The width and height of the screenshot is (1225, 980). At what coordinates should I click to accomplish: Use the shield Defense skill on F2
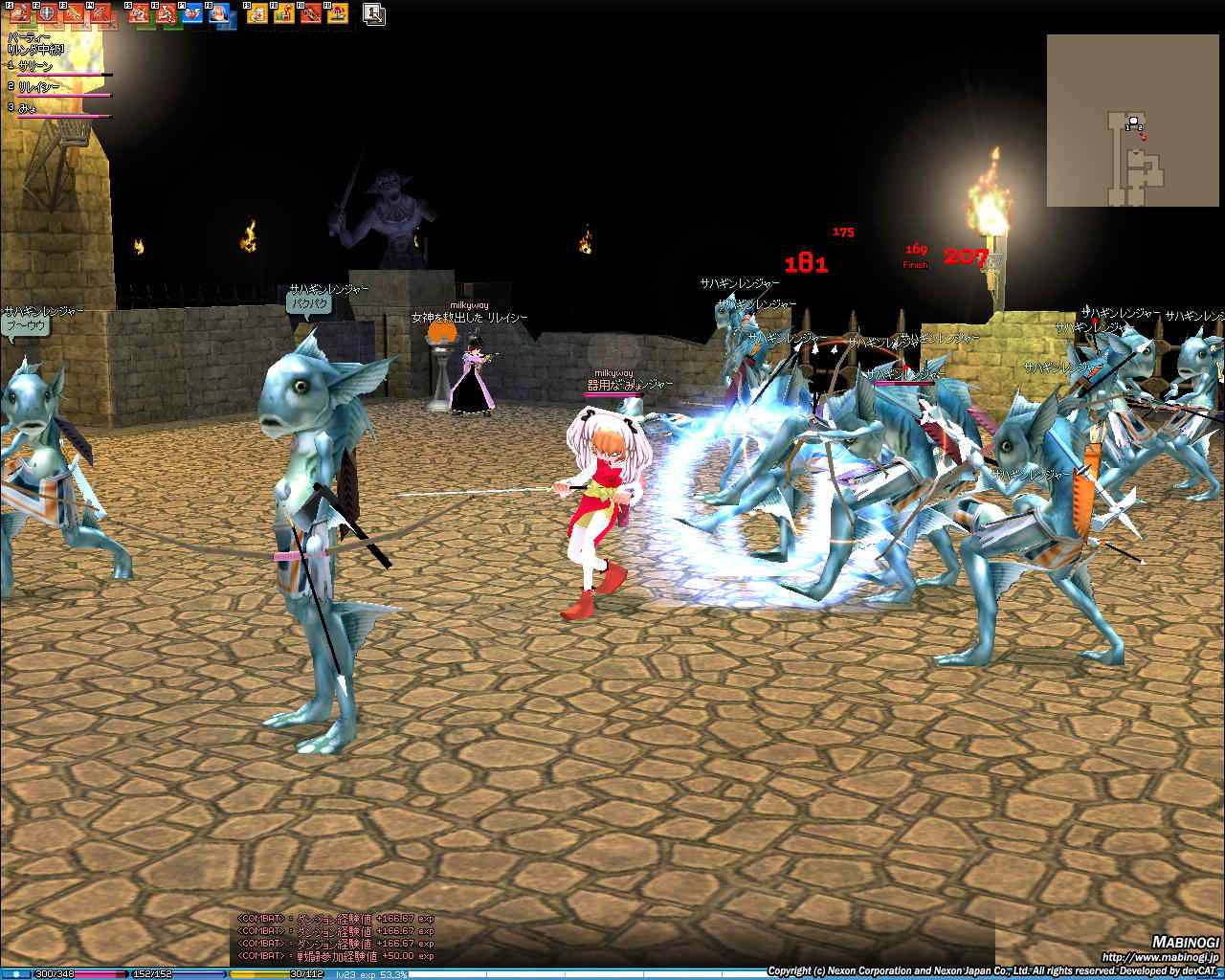point(45,14)
